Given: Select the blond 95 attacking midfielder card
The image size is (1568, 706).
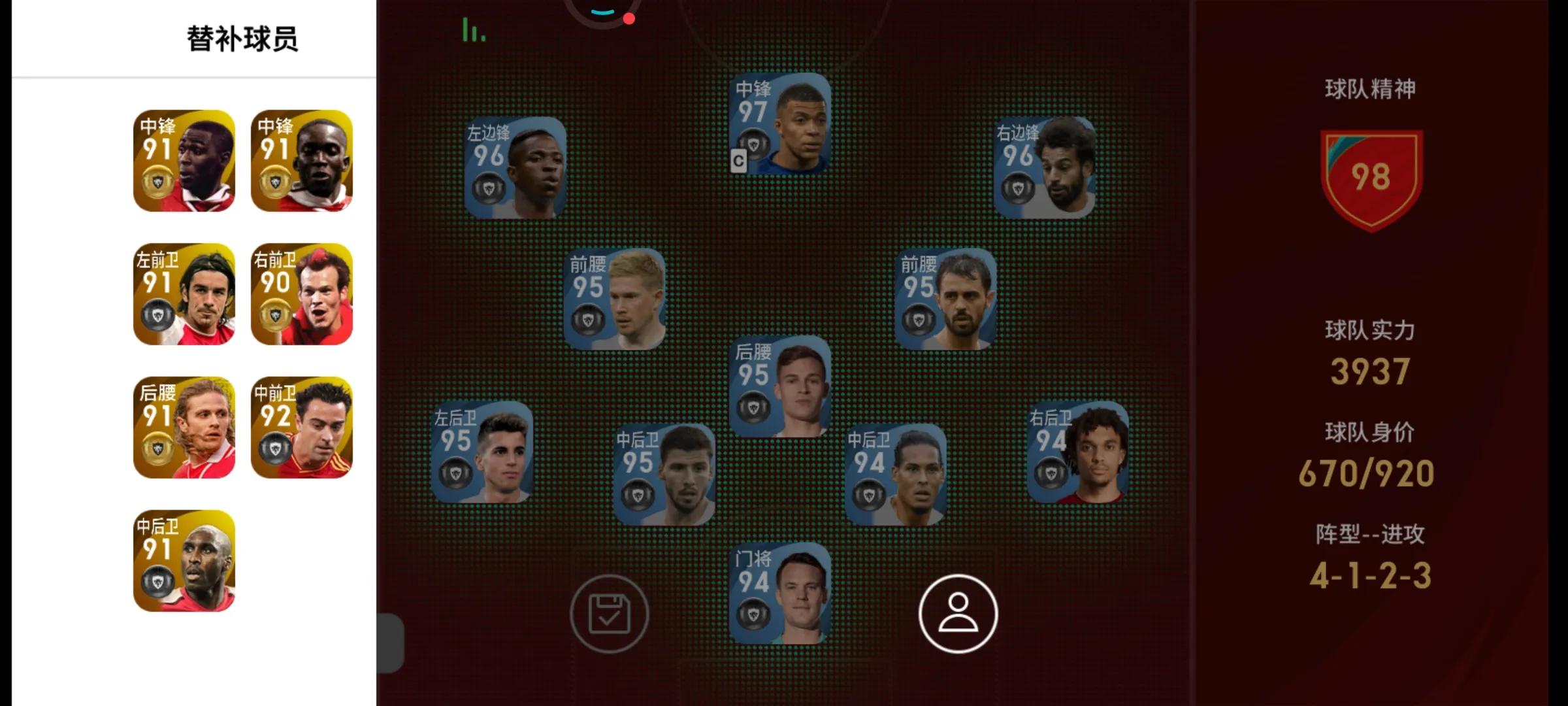Looking at the screenshot, I should click(x=614, y=299).
